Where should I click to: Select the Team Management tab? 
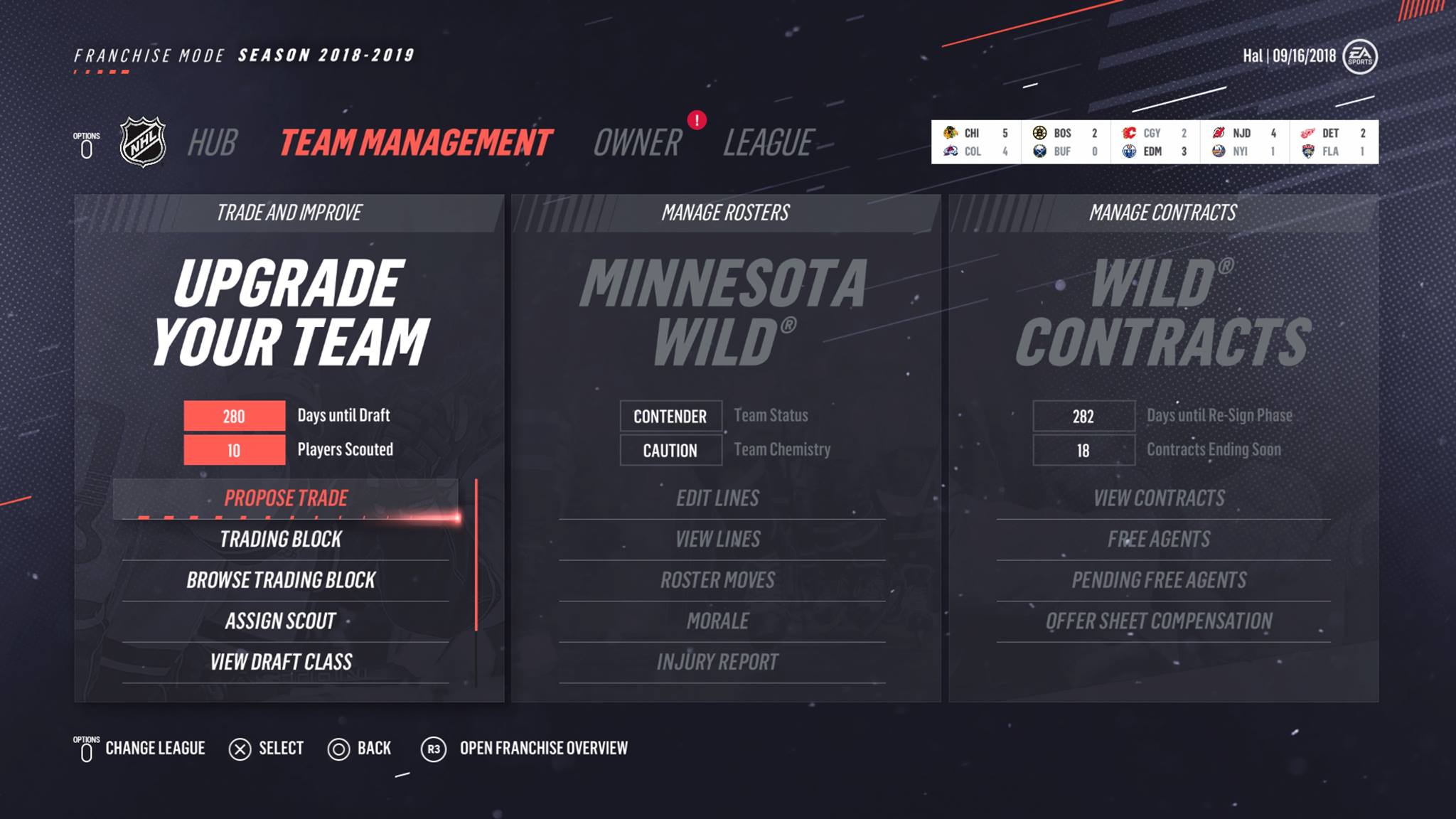coord(415,143)
